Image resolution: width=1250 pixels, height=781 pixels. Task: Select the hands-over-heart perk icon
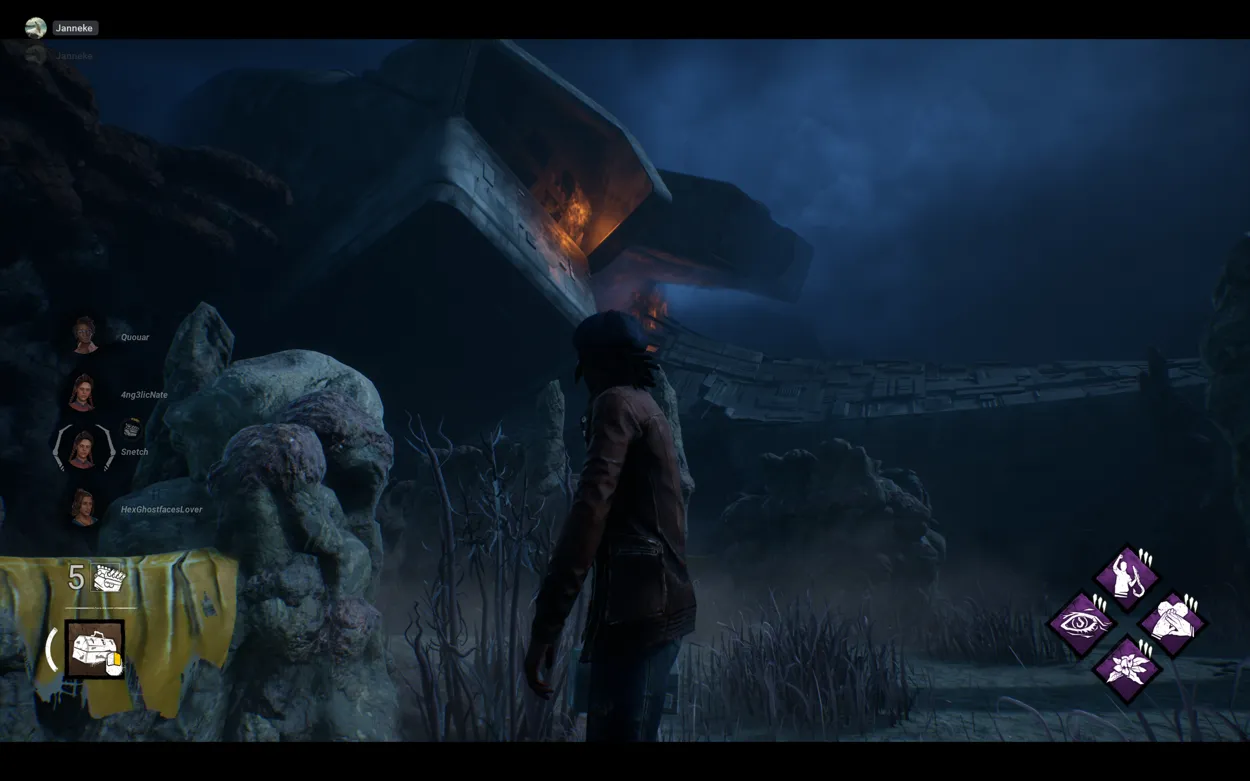tap(1172, 623)
